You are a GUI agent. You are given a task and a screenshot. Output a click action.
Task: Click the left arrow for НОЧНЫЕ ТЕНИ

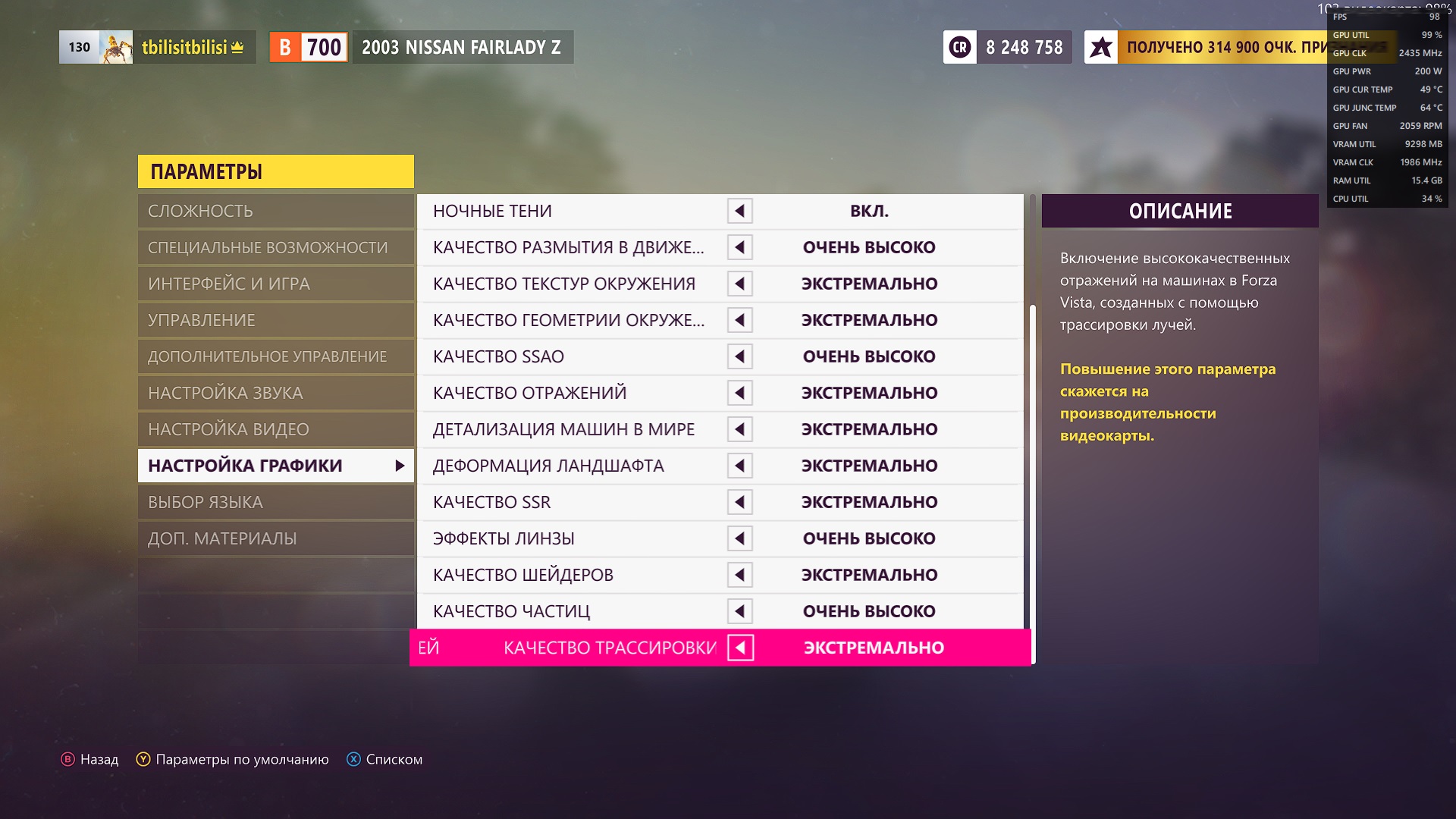(739, 211)
